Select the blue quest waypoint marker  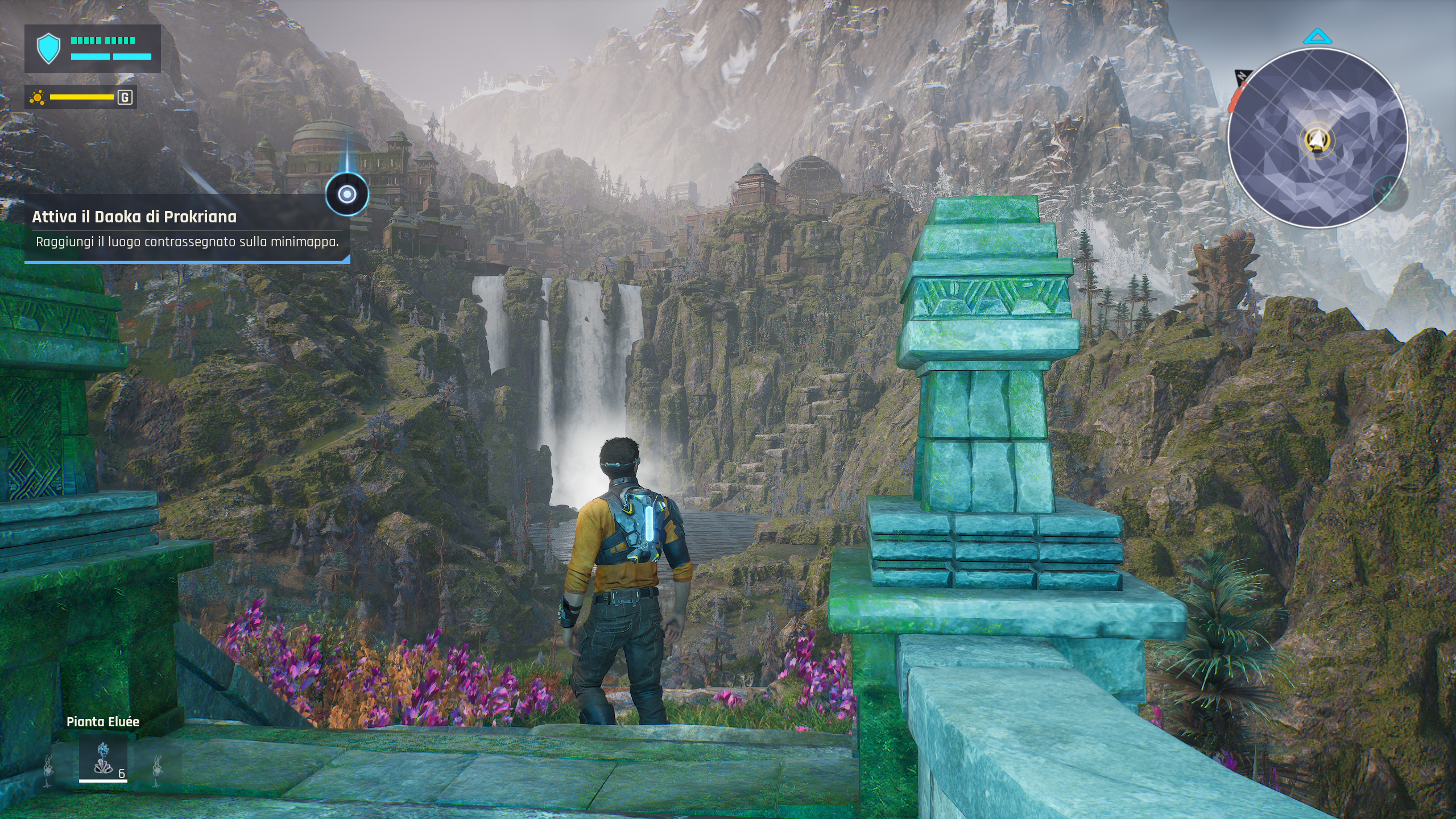(x=346, y=195)
